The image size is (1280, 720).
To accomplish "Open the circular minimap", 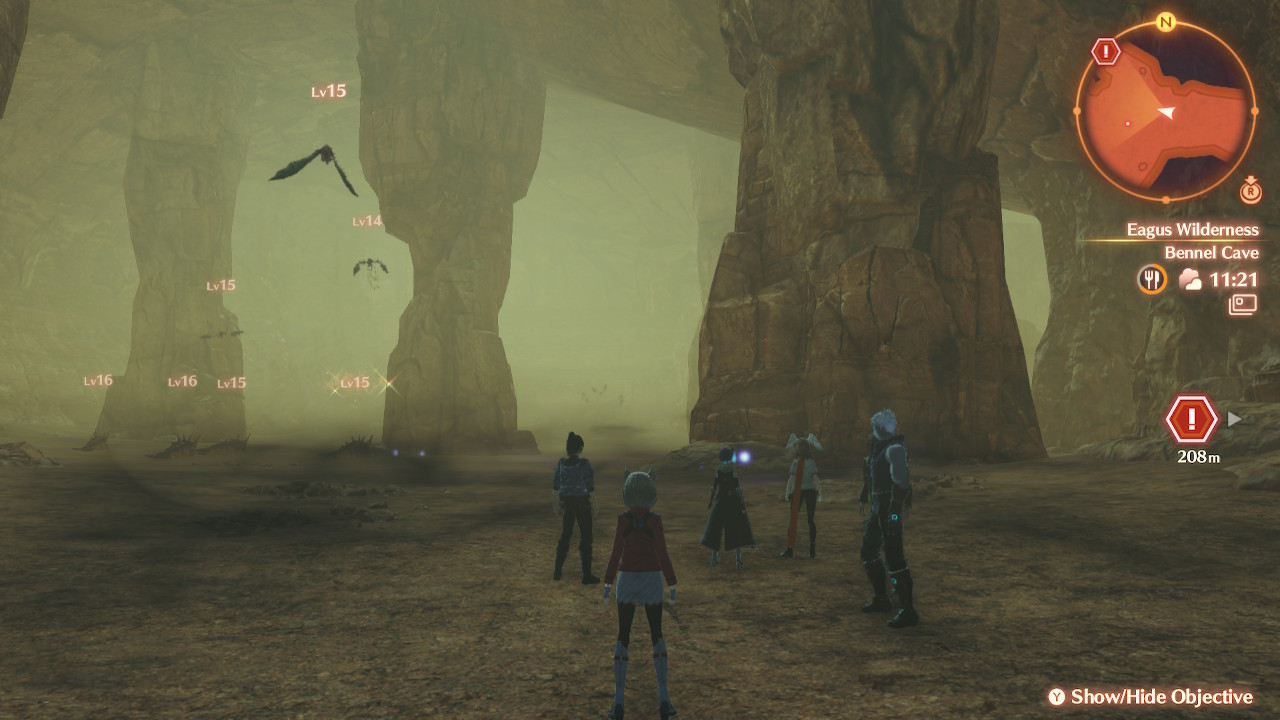I will [x=1166, y=111].
